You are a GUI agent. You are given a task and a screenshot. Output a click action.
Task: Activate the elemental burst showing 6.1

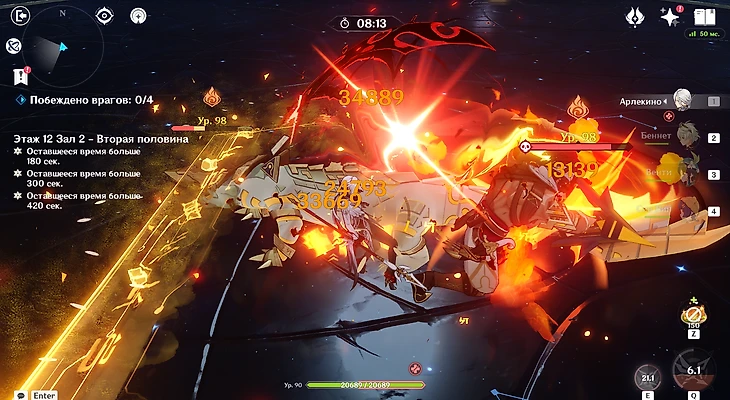click(693, 371)
